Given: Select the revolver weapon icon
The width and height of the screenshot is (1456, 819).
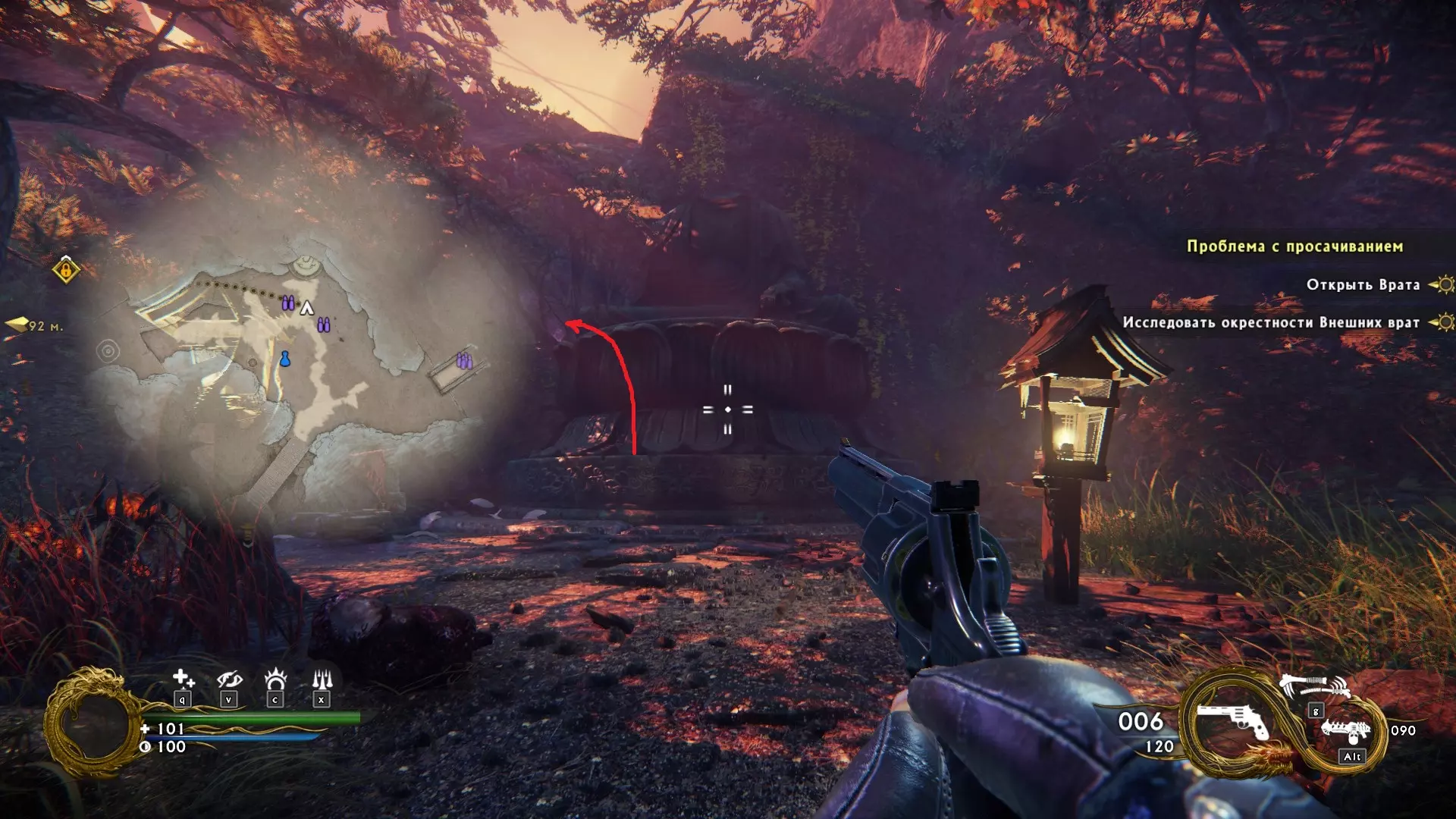Looking at the screenshot, I should [x=1232, y=720].
